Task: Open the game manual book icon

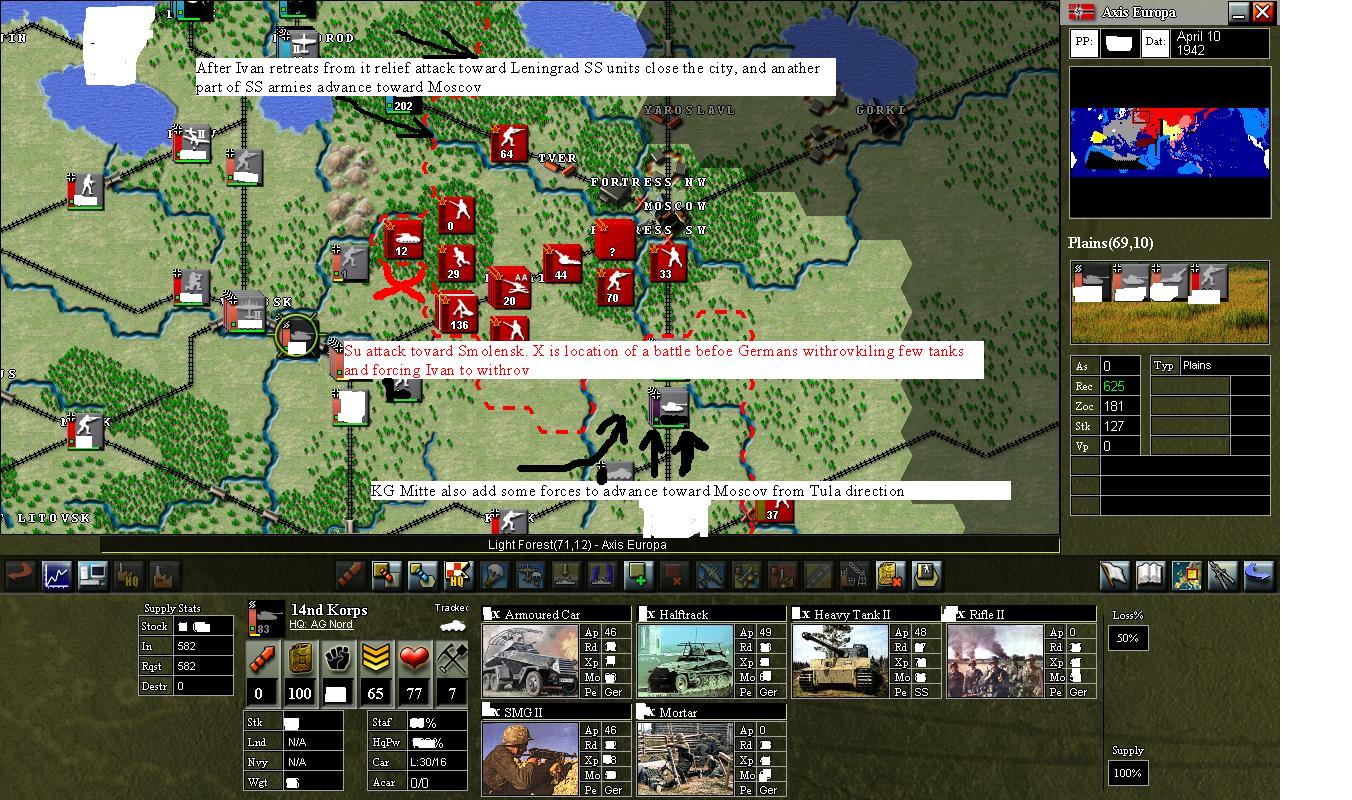Action: click(1150, 575)
